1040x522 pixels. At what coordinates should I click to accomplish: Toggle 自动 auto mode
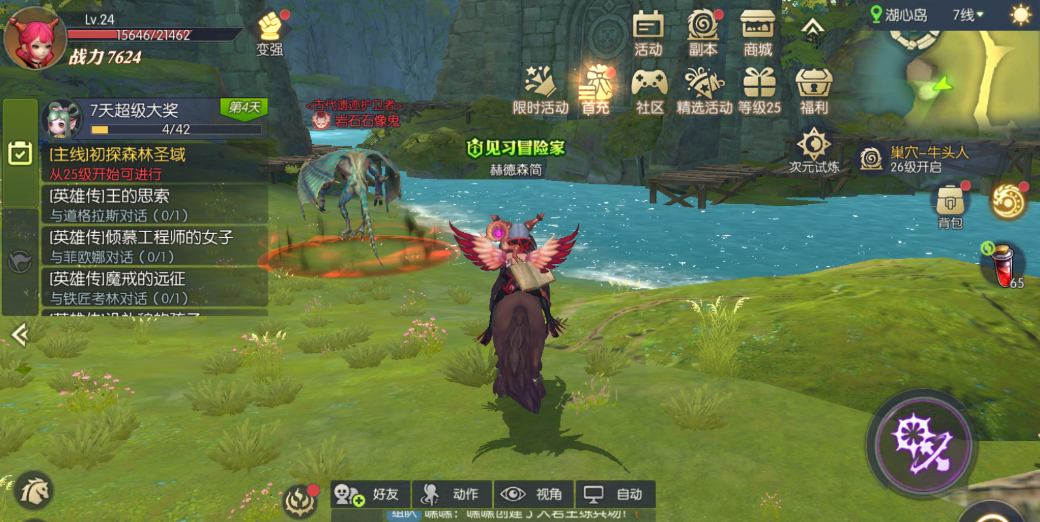(x=614, y=494)
